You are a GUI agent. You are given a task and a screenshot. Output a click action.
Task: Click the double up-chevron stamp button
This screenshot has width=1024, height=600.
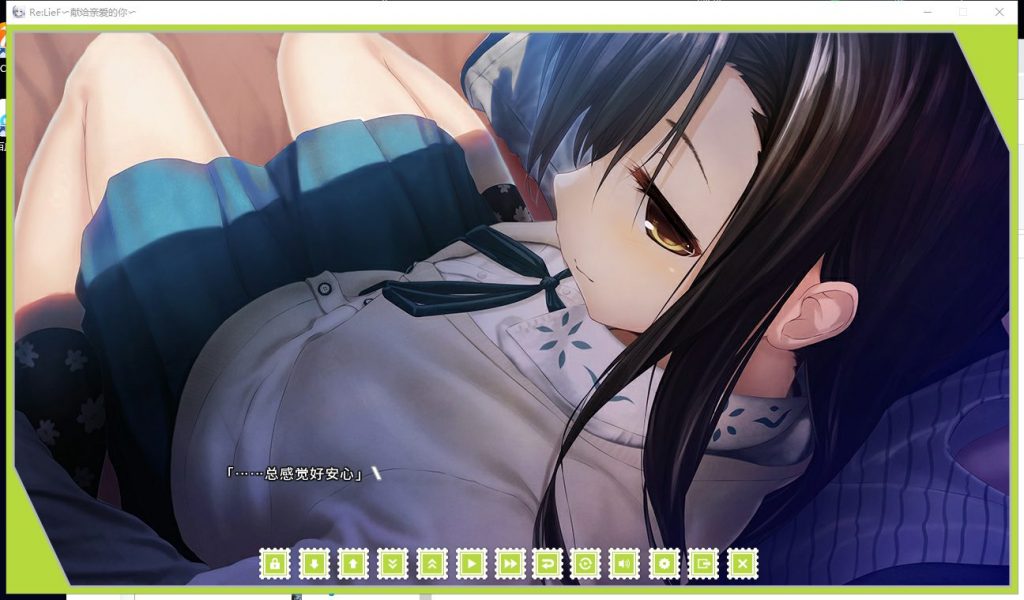point(431,564)
